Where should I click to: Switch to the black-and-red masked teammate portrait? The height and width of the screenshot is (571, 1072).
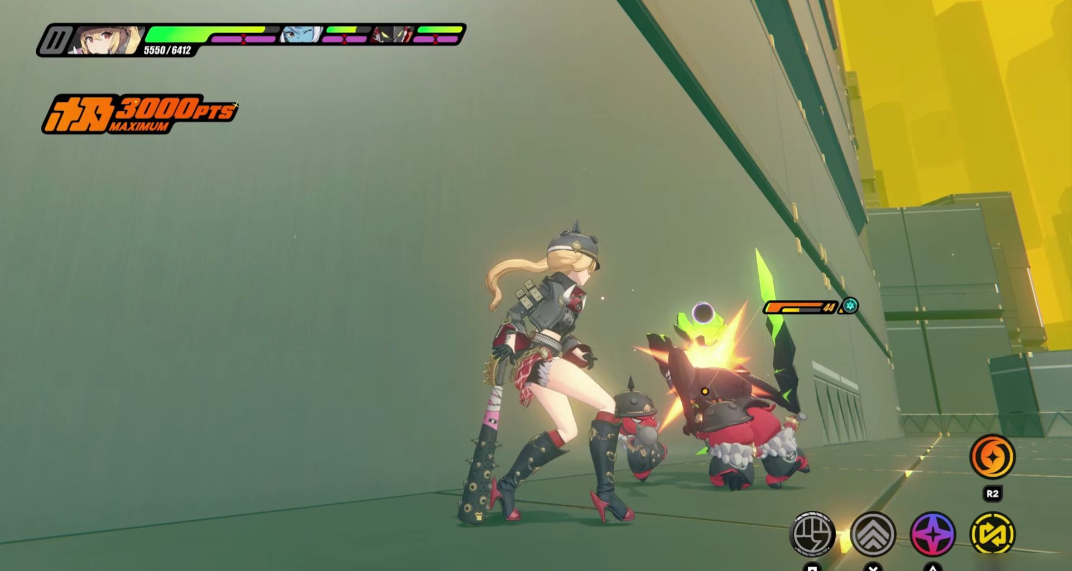392,35
